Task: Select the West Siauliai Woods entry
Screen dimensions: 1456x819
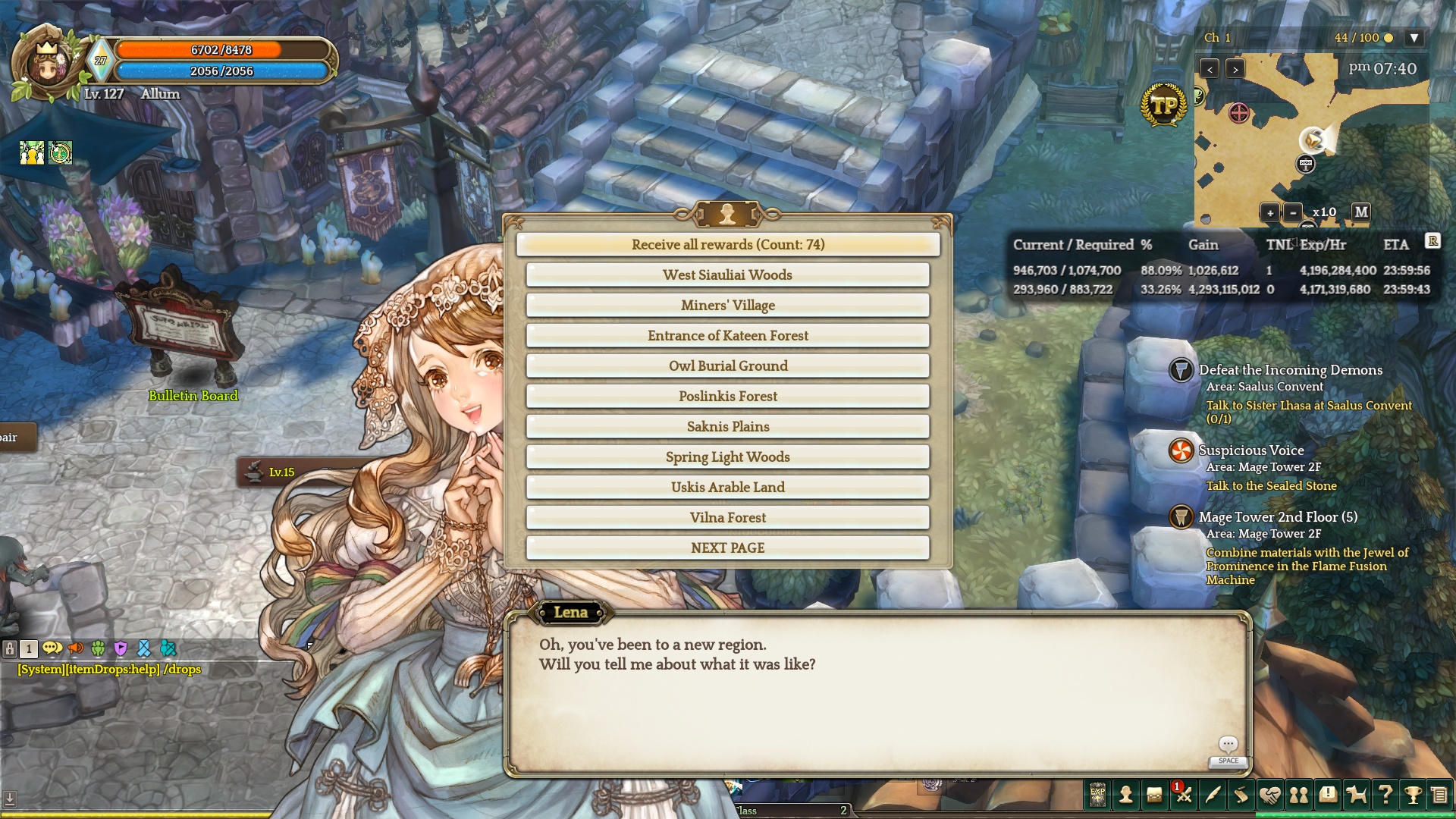Action: coord(728,275)
